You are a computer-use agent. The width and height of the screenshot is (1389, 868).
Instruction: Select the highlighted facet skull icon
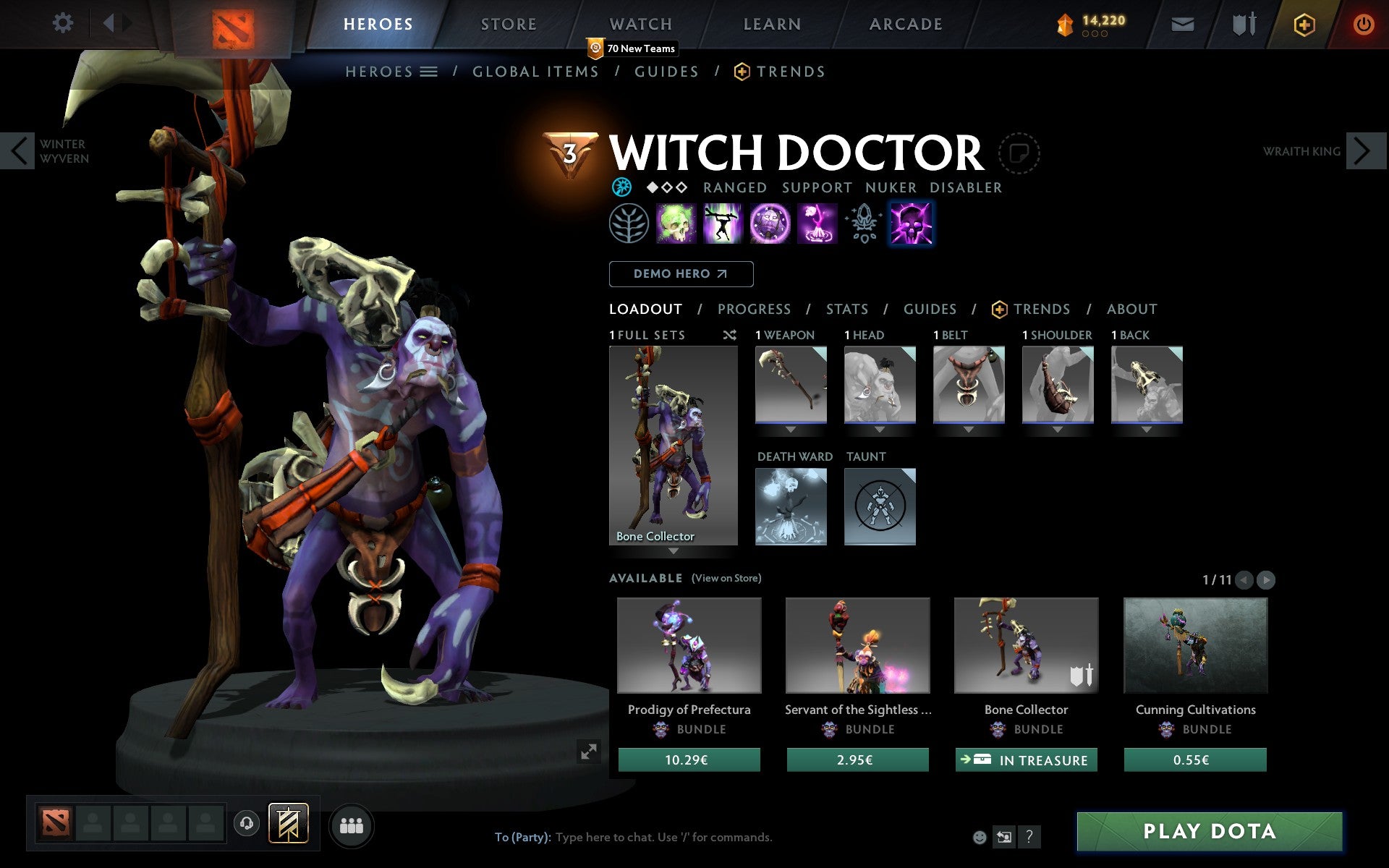coord(912,224)
